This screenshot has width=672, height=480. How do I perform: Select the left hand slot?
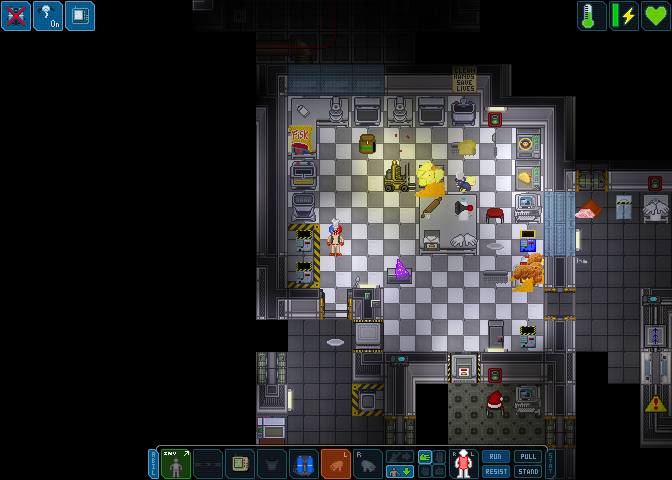[336, 464]
